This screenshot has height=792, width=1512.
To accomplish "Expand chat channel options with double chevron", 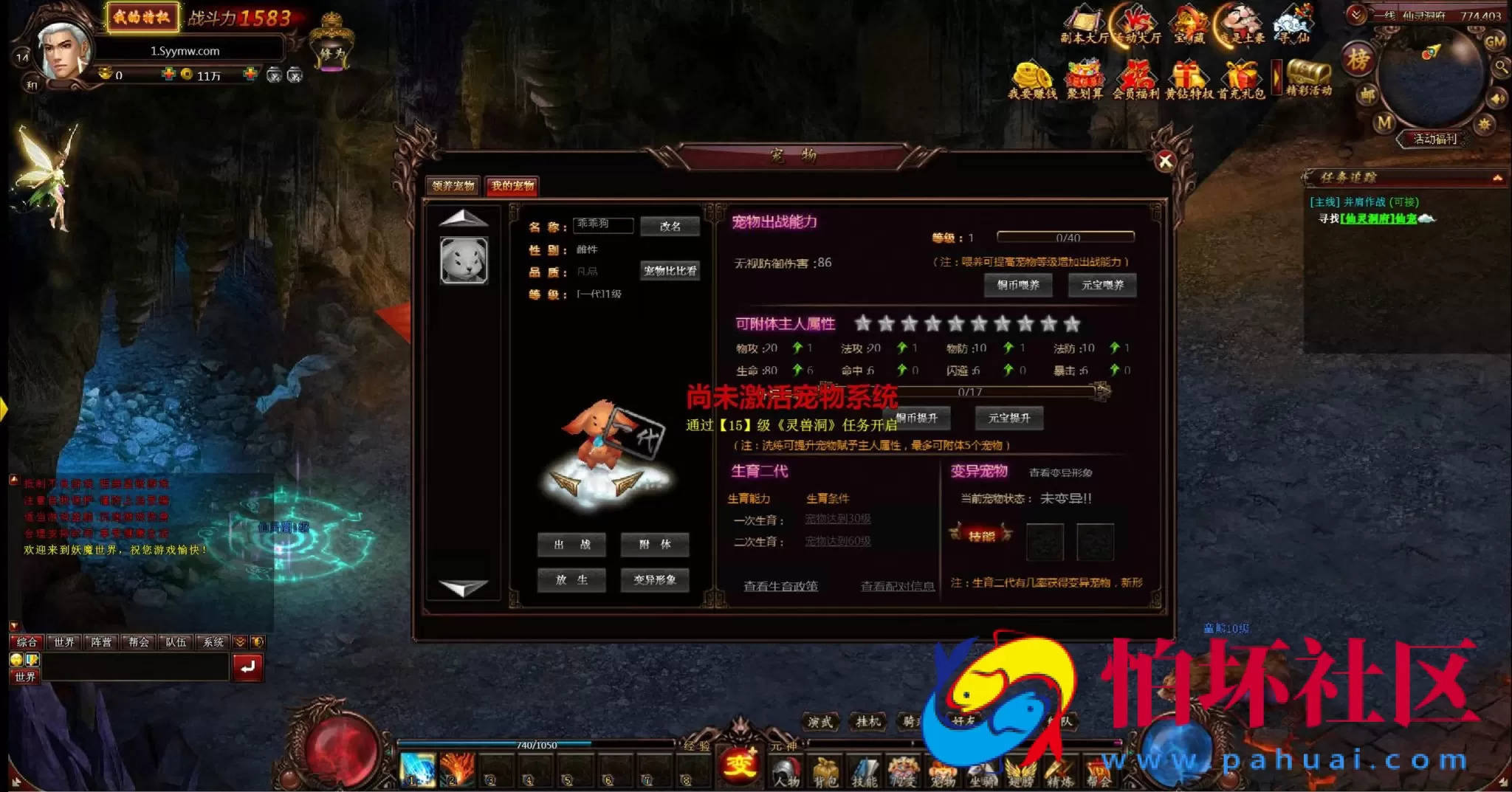I will pos(241,641).
